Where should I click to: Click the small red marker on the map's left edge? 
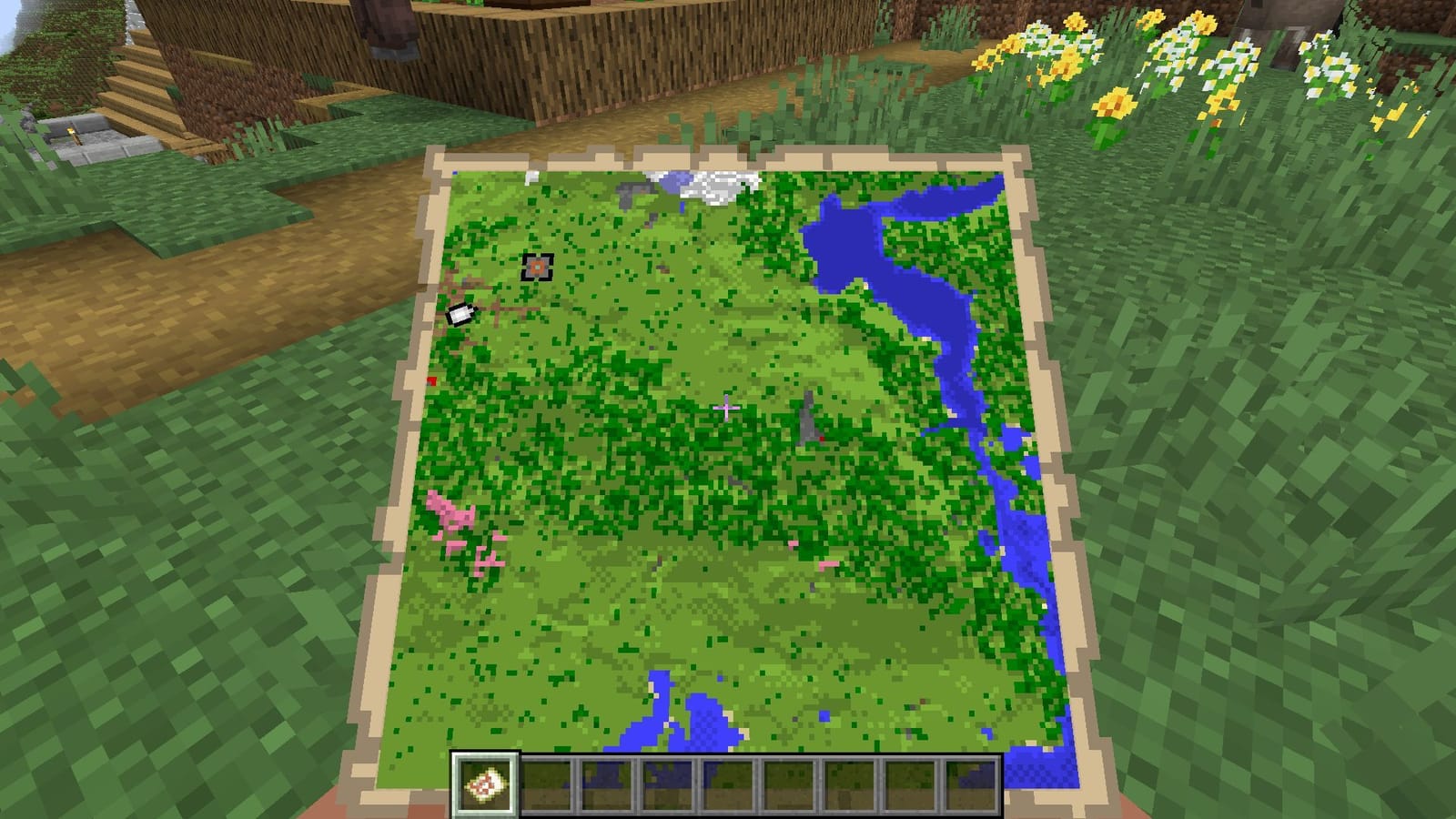[431, 379]
